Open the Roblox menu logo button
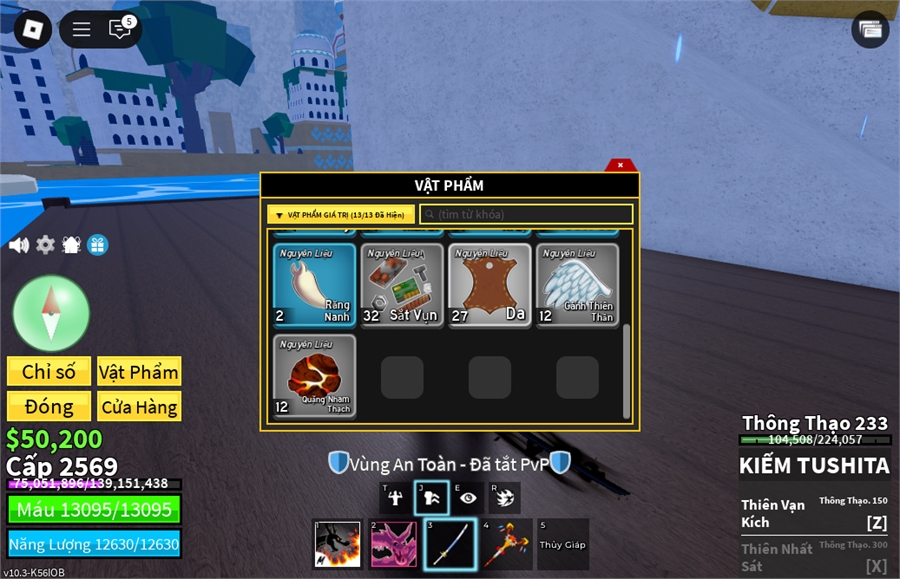Image resolution: width=900 pixels, height=579 pixels. click(33, 29)
